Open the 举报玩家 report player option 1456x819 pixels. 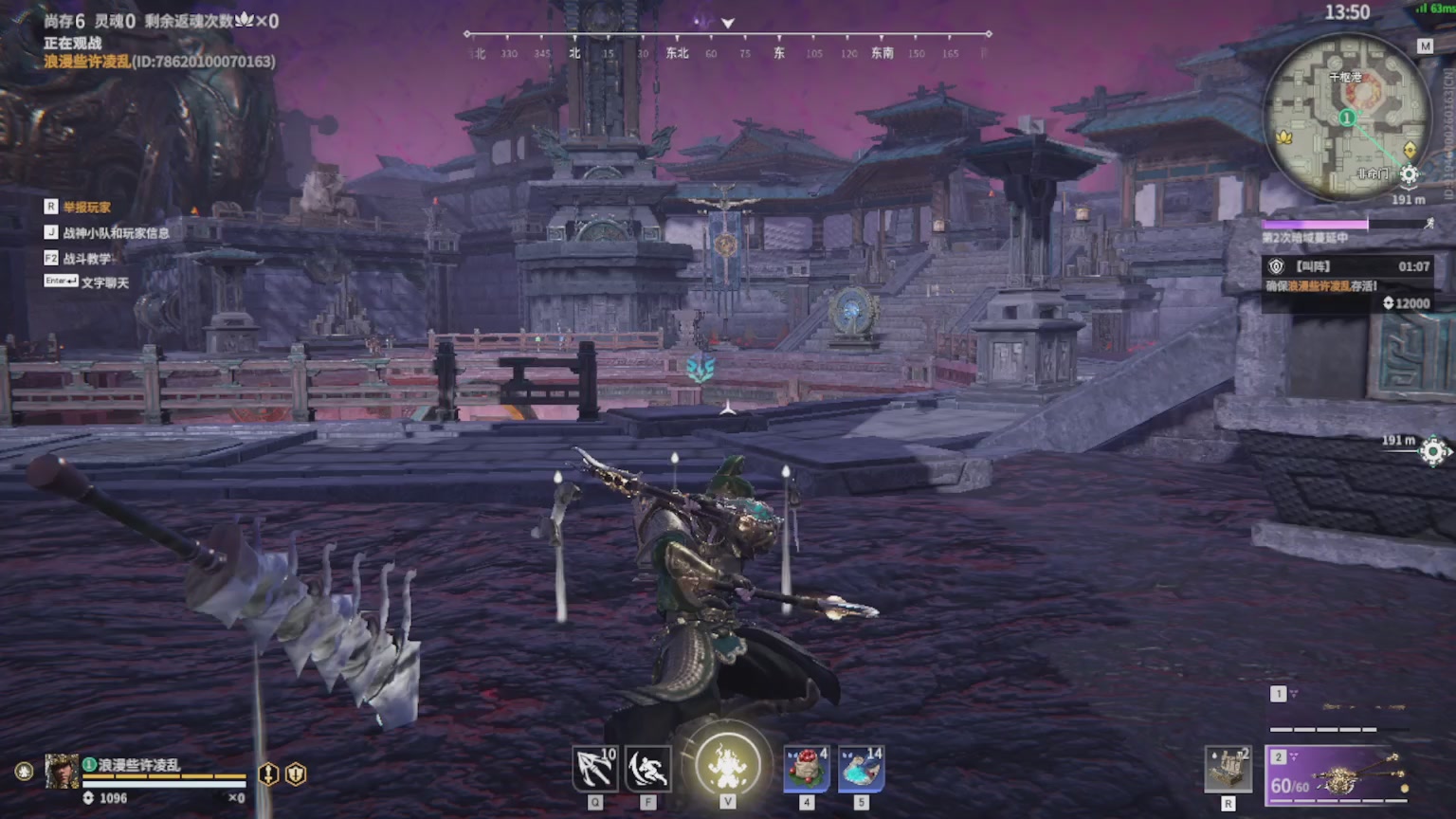point(86,207)
